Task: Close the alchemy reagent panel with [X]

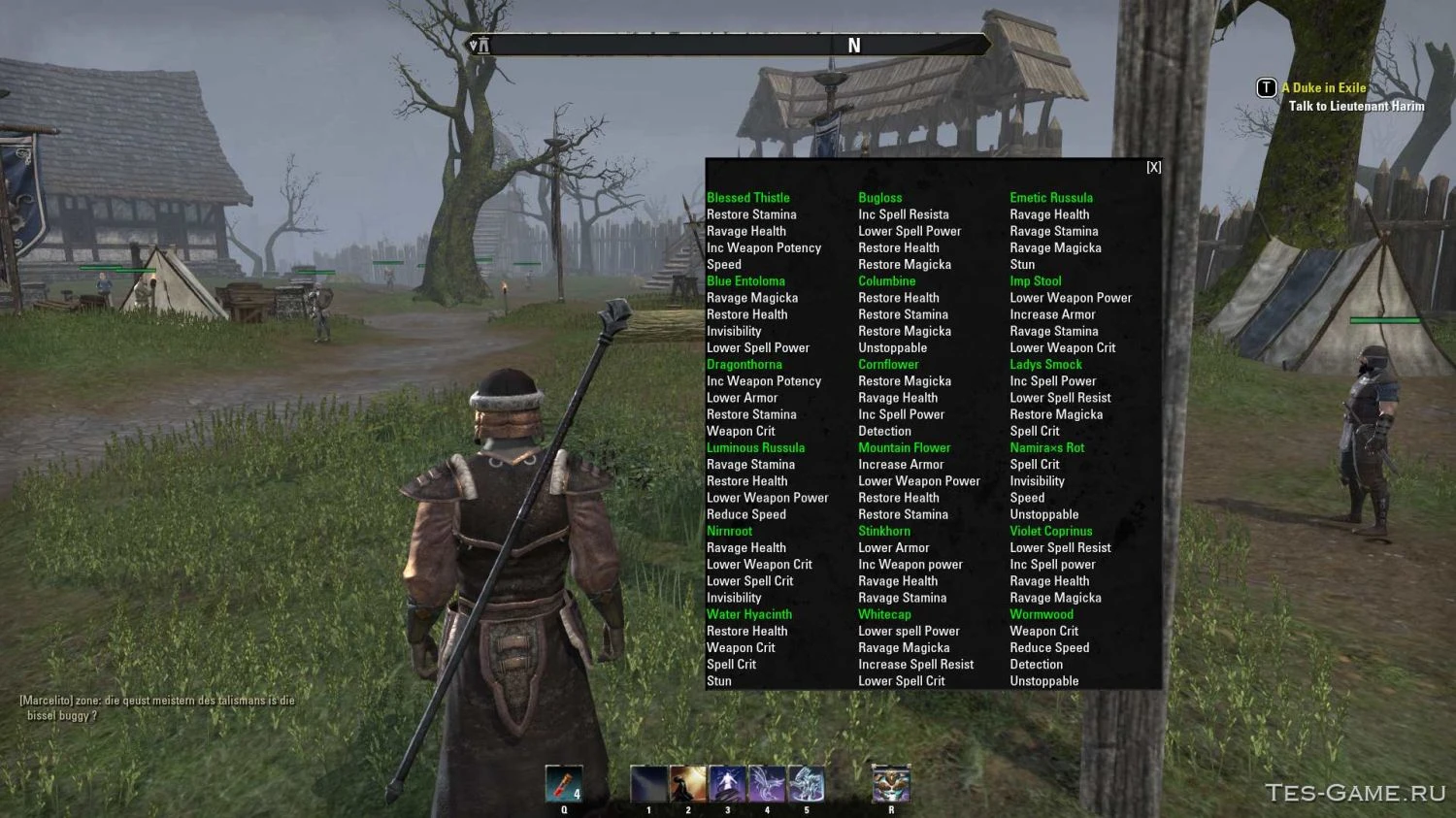Action: pyautogui.click(x=1153, y=167)
